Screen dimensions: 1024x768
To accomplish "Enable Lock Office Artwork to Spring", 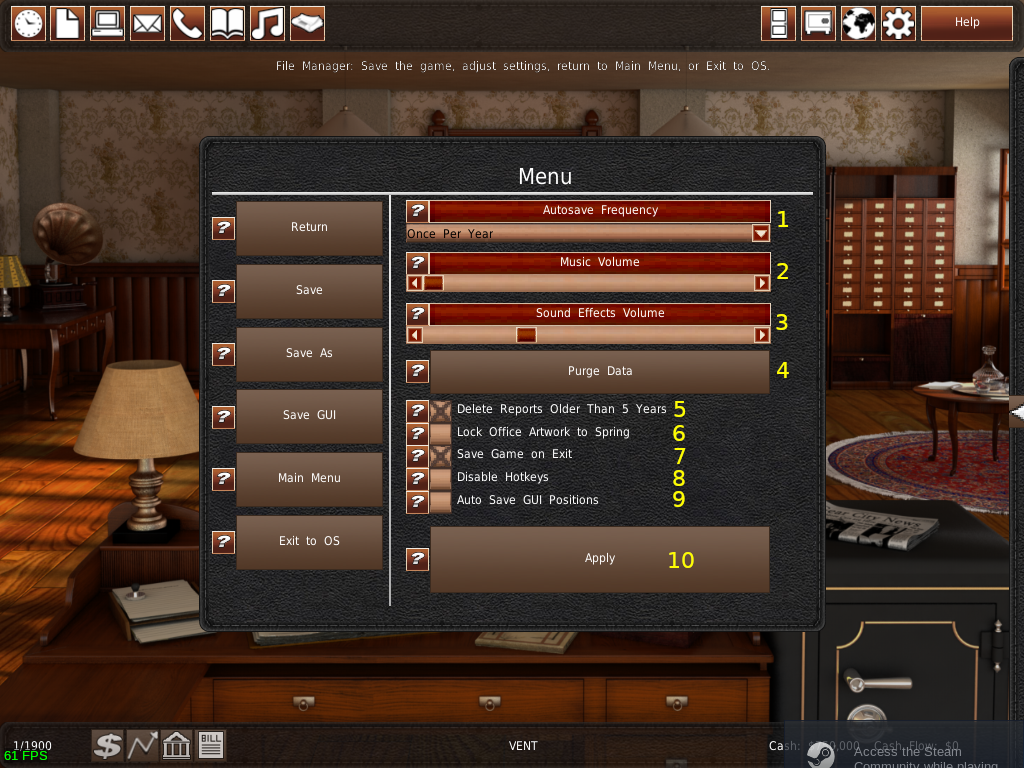I will (441, 433).
